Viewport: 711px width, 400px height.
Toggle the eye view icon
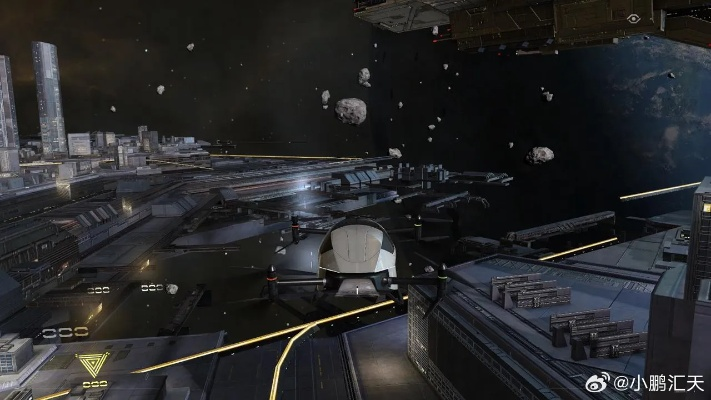(634, 19)
